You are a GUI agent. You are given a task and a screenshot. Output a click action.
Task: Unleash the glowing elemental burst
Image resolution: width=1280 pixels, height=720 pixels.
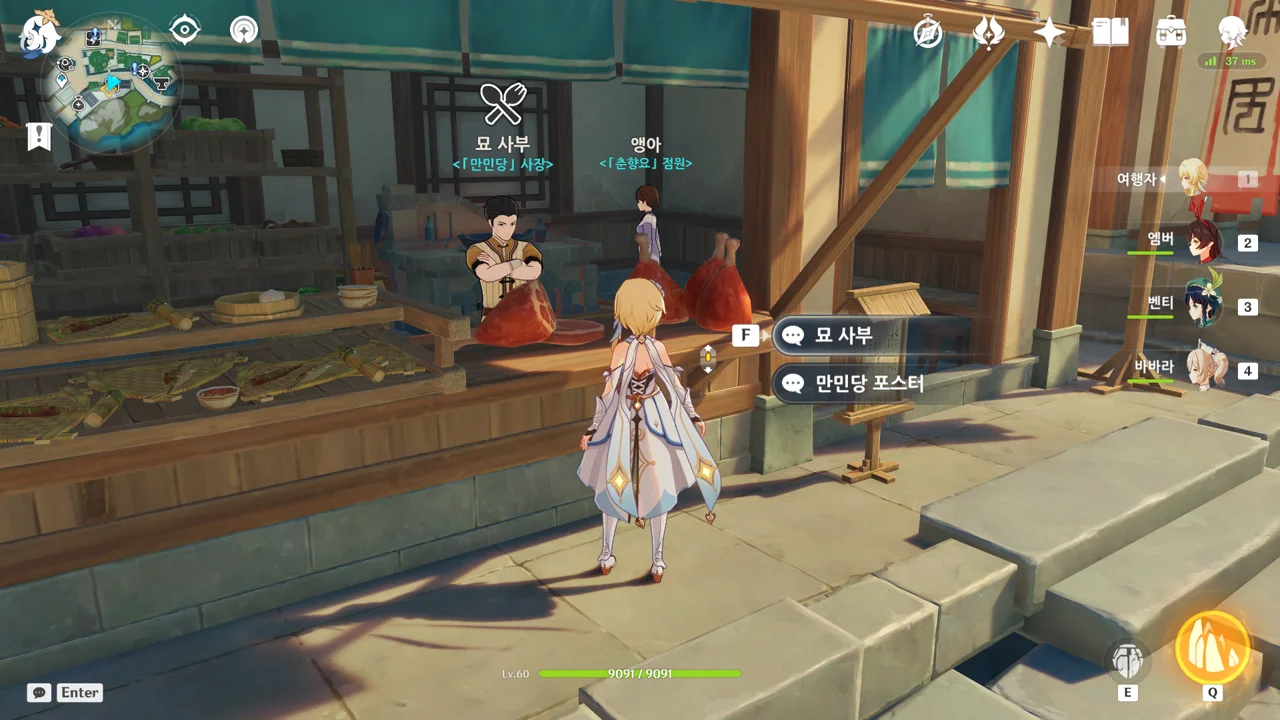tap(1212, 648)
